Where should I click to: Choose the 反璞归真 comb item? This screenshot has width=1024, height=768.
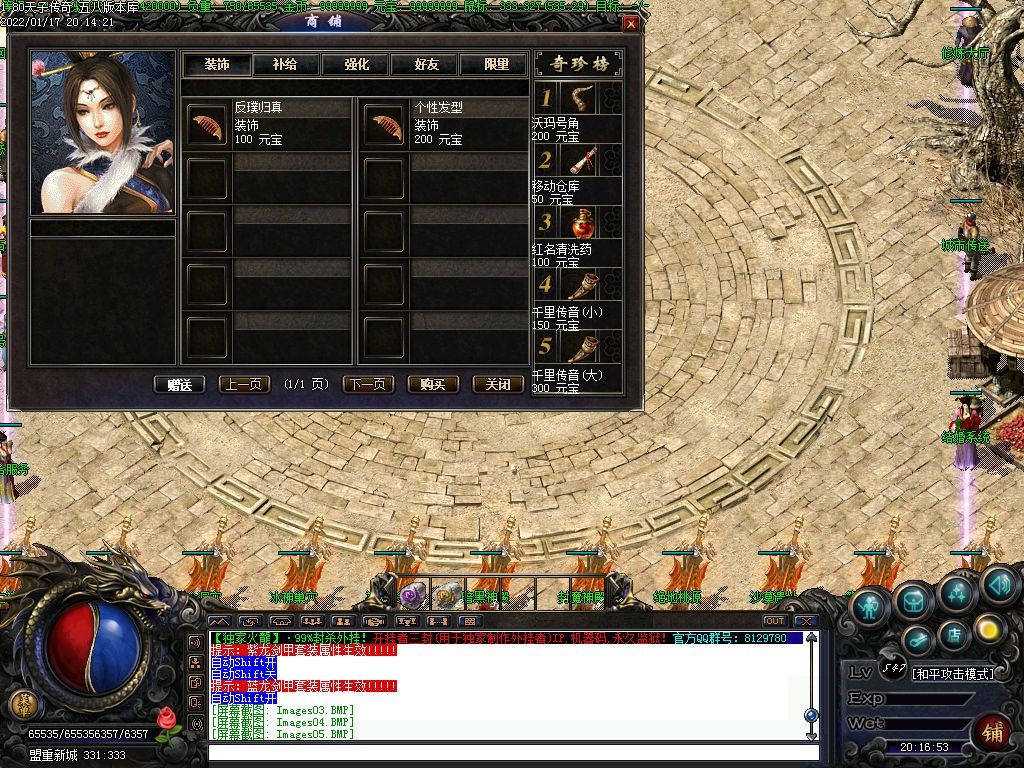(x=208, y=125)
